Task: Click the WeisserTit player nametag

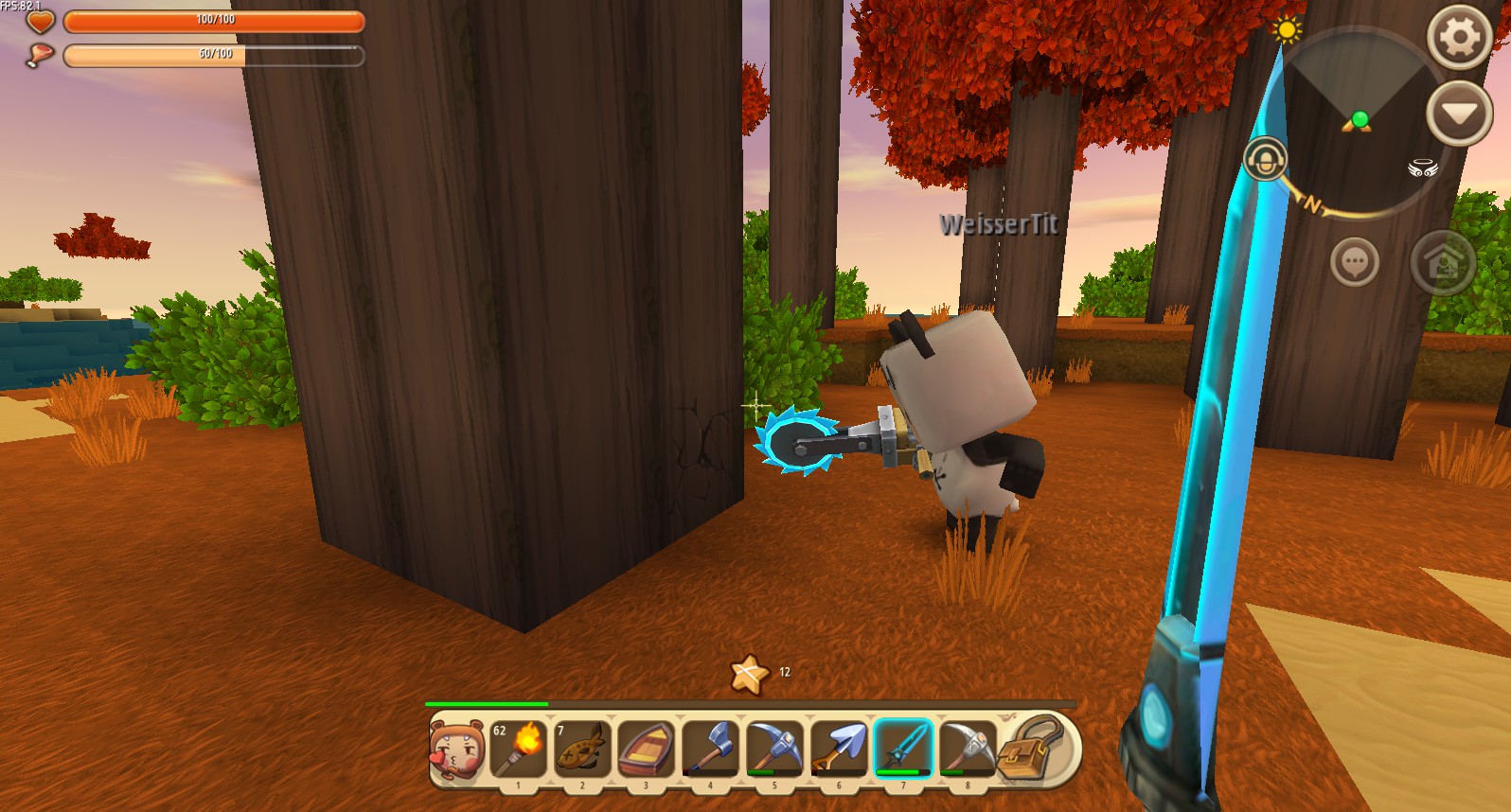Action: pyautogui.click(x=999, y=226)
